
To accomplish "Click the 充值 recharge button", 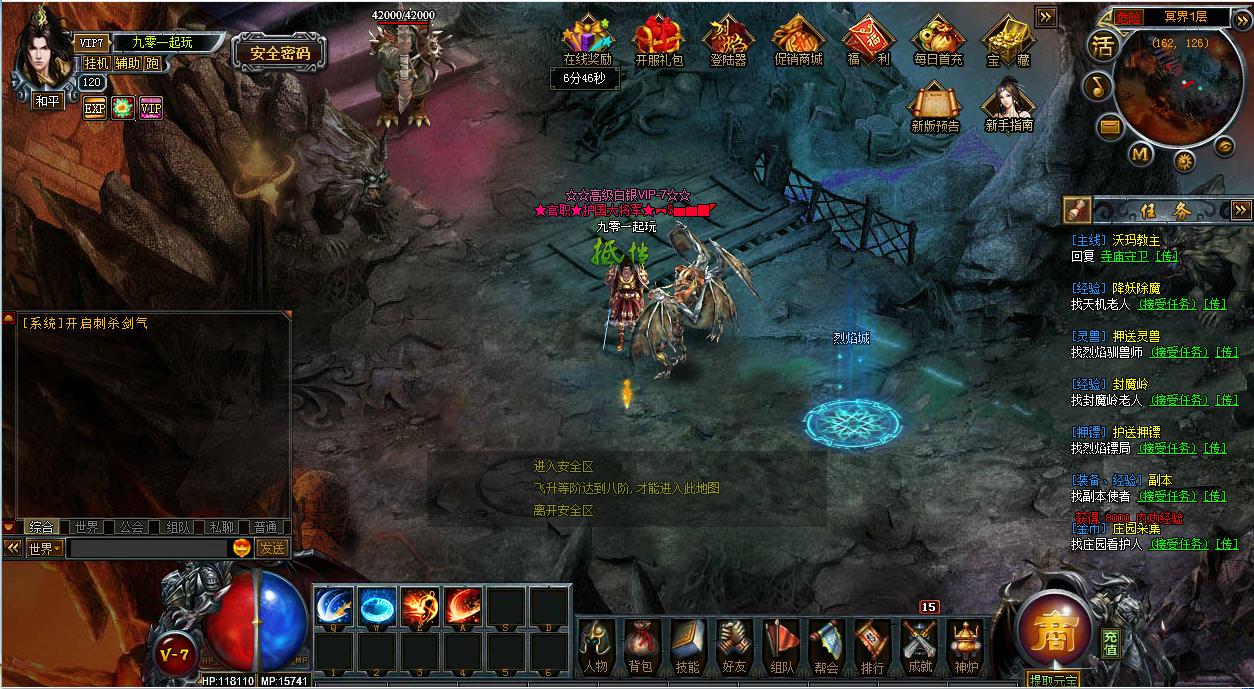I will [1110, 642].
